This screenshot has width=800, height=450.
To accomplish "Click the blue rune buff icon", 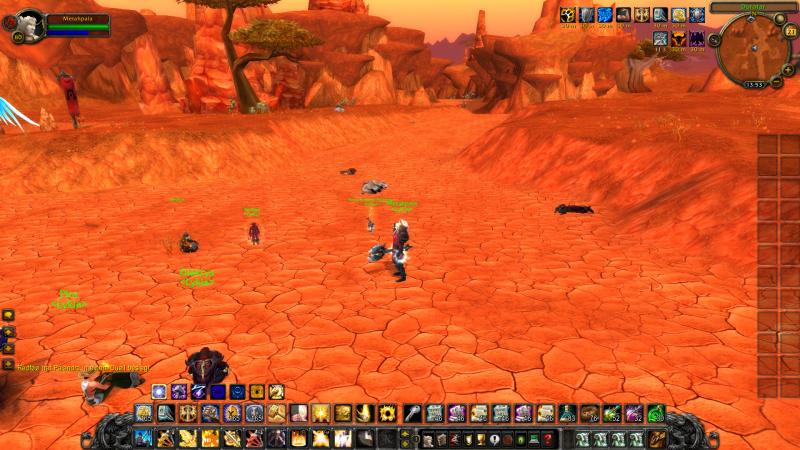I will pyautogui.click(x=605, y=14).
